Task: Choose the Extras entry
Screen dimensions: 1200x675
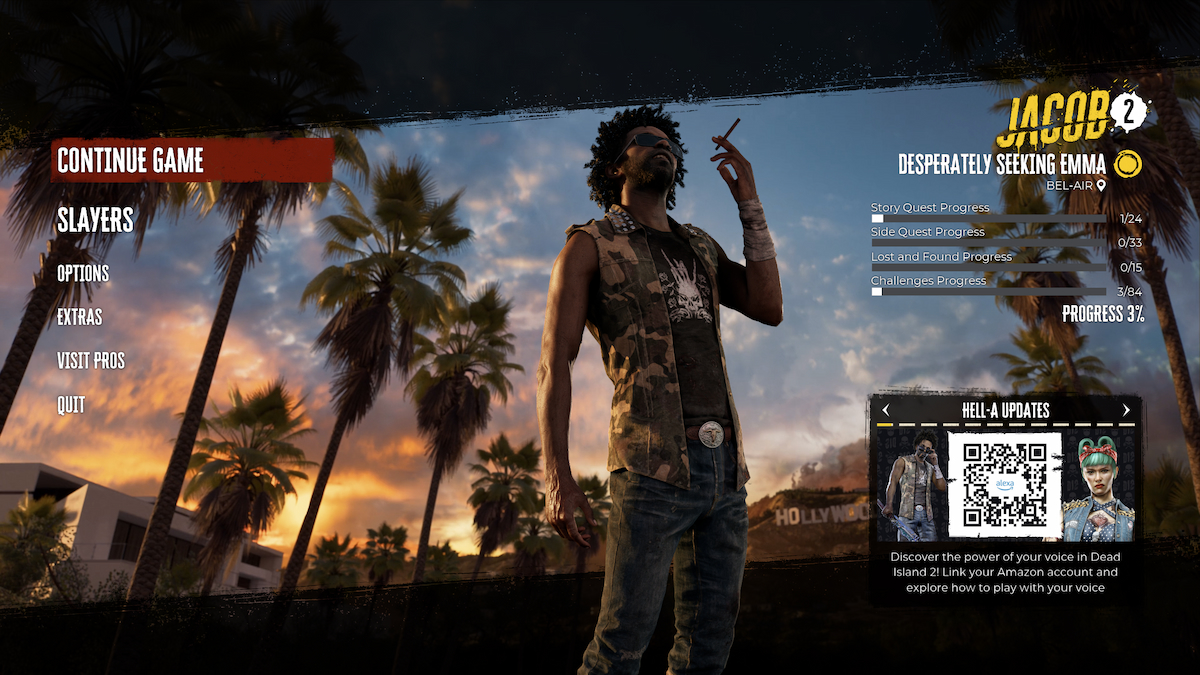Action: pyautogui.click(x=80, y=317)
